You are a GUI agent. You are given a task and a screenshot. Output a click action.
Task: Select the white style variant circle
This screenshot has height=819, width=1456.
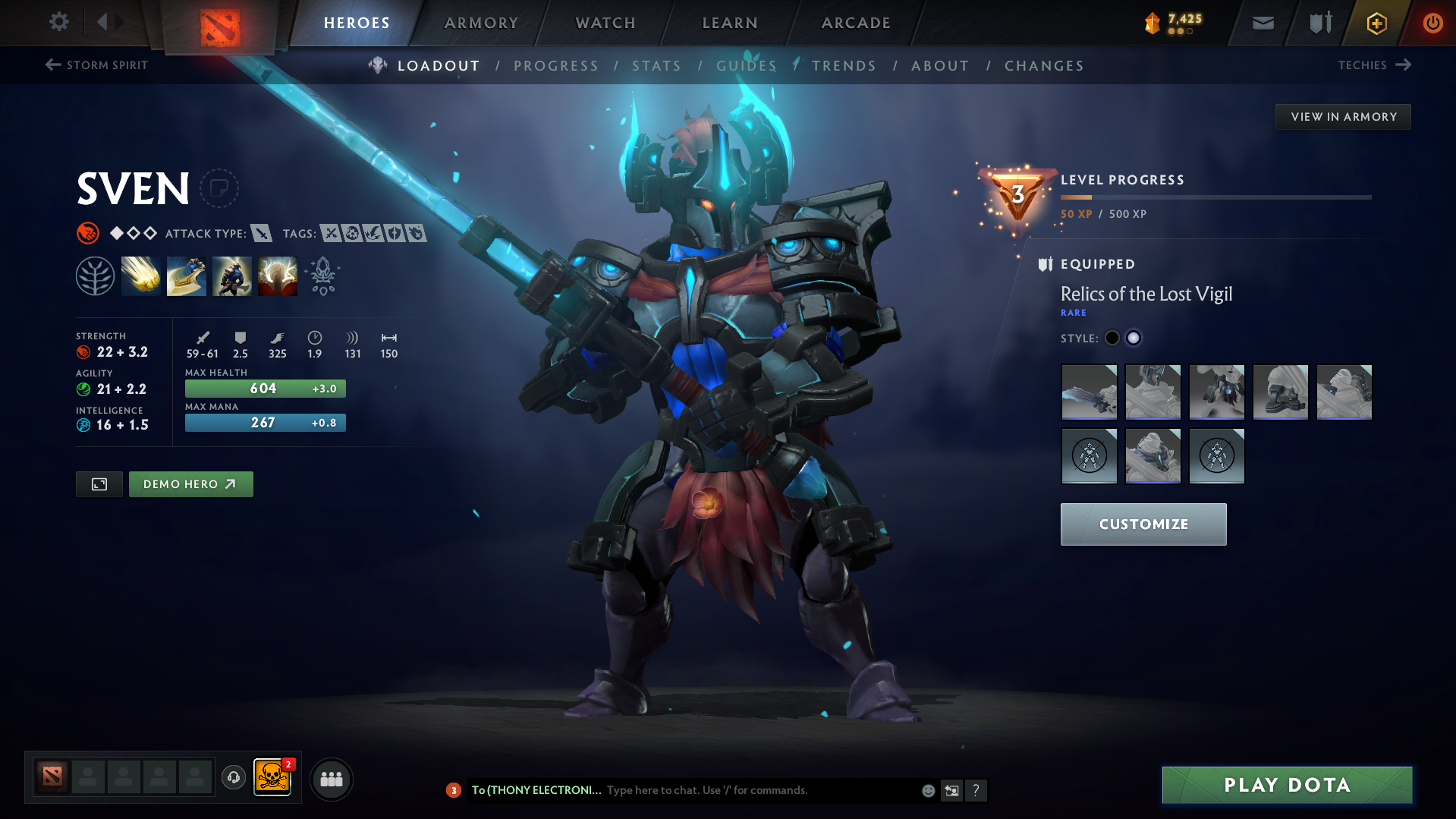pyautogui.click(x=1133, y=338)
